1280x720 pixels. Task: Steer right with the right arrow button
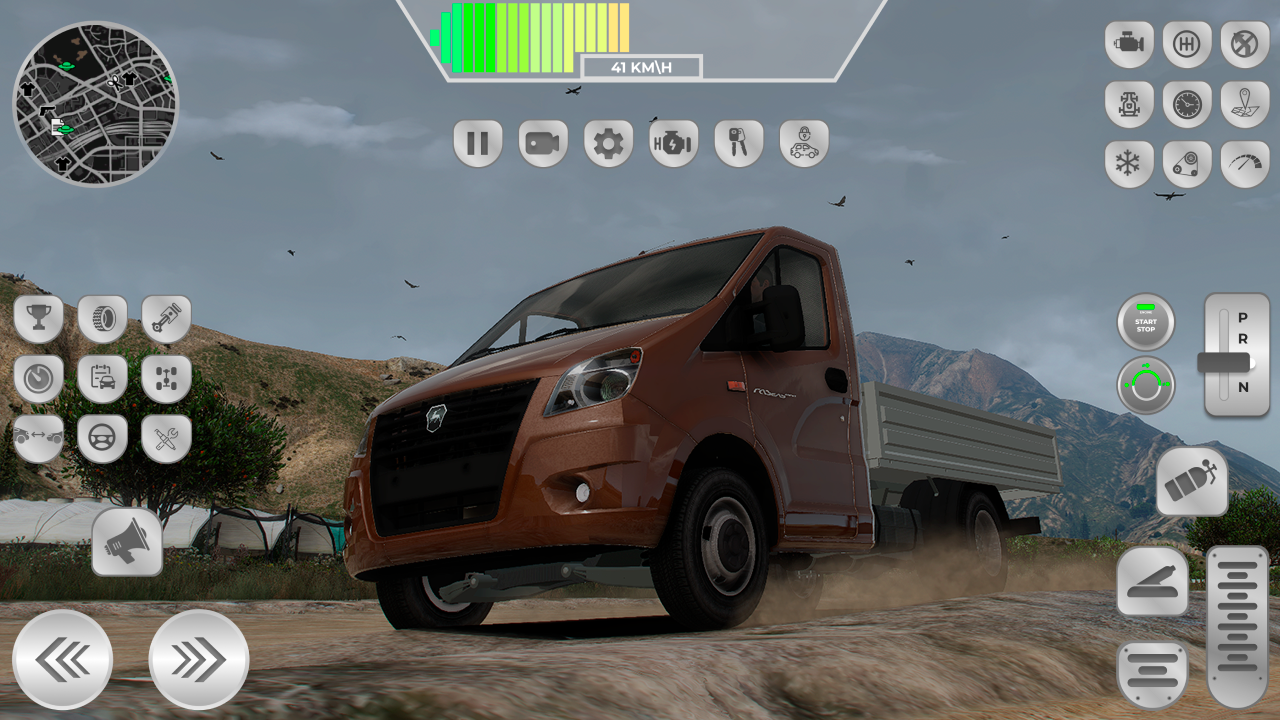[x=198, y=660]
